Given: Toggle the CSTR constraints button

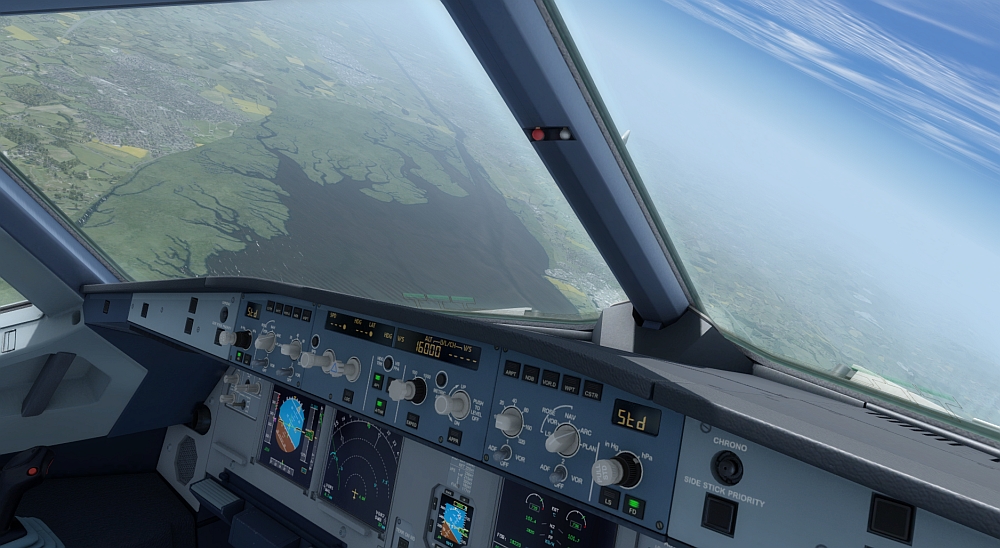Looking at the screenshot, I should tap(592, 390).
